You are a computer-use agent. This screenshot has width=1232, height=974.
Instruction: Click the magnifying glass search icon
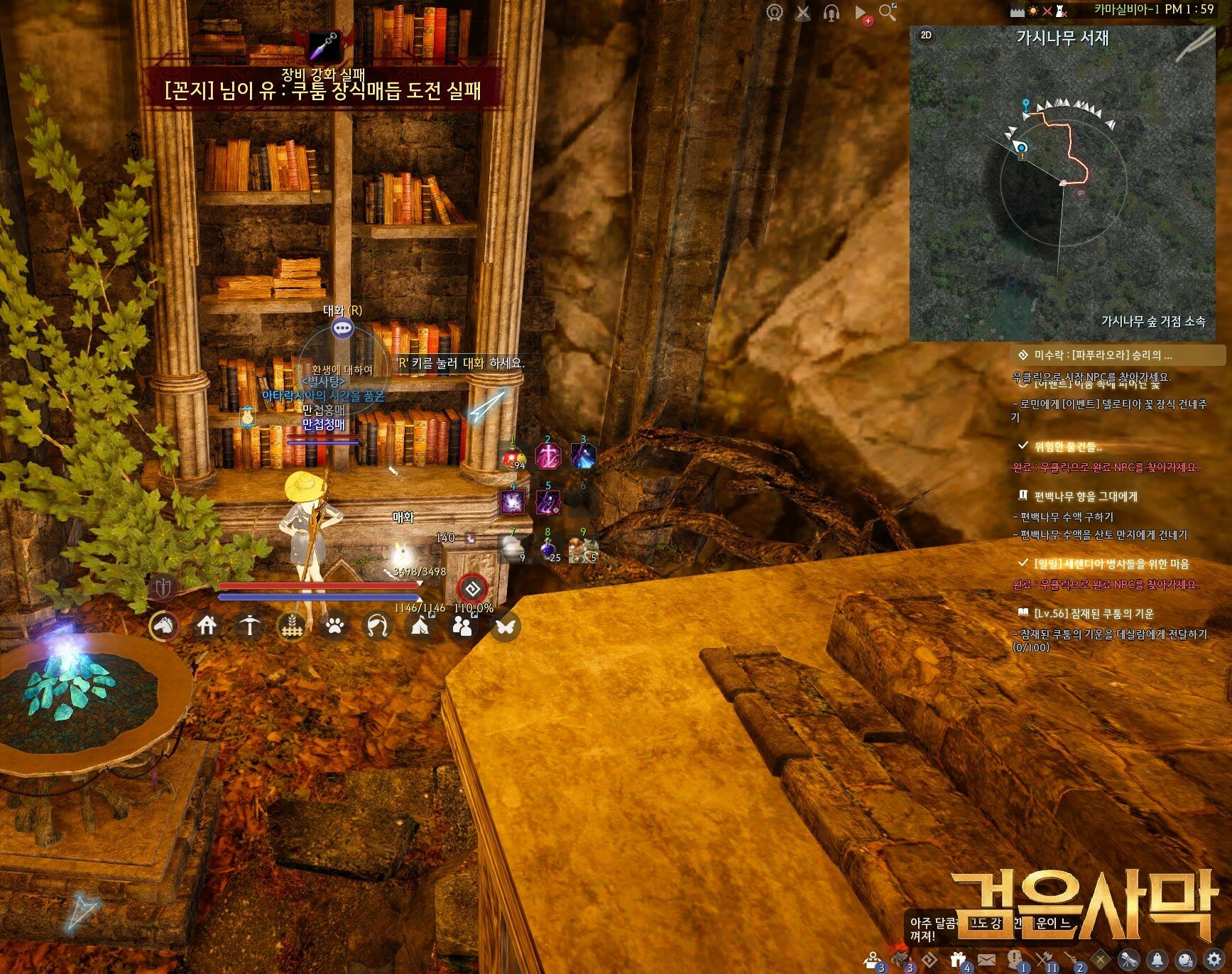coord(888,12)
